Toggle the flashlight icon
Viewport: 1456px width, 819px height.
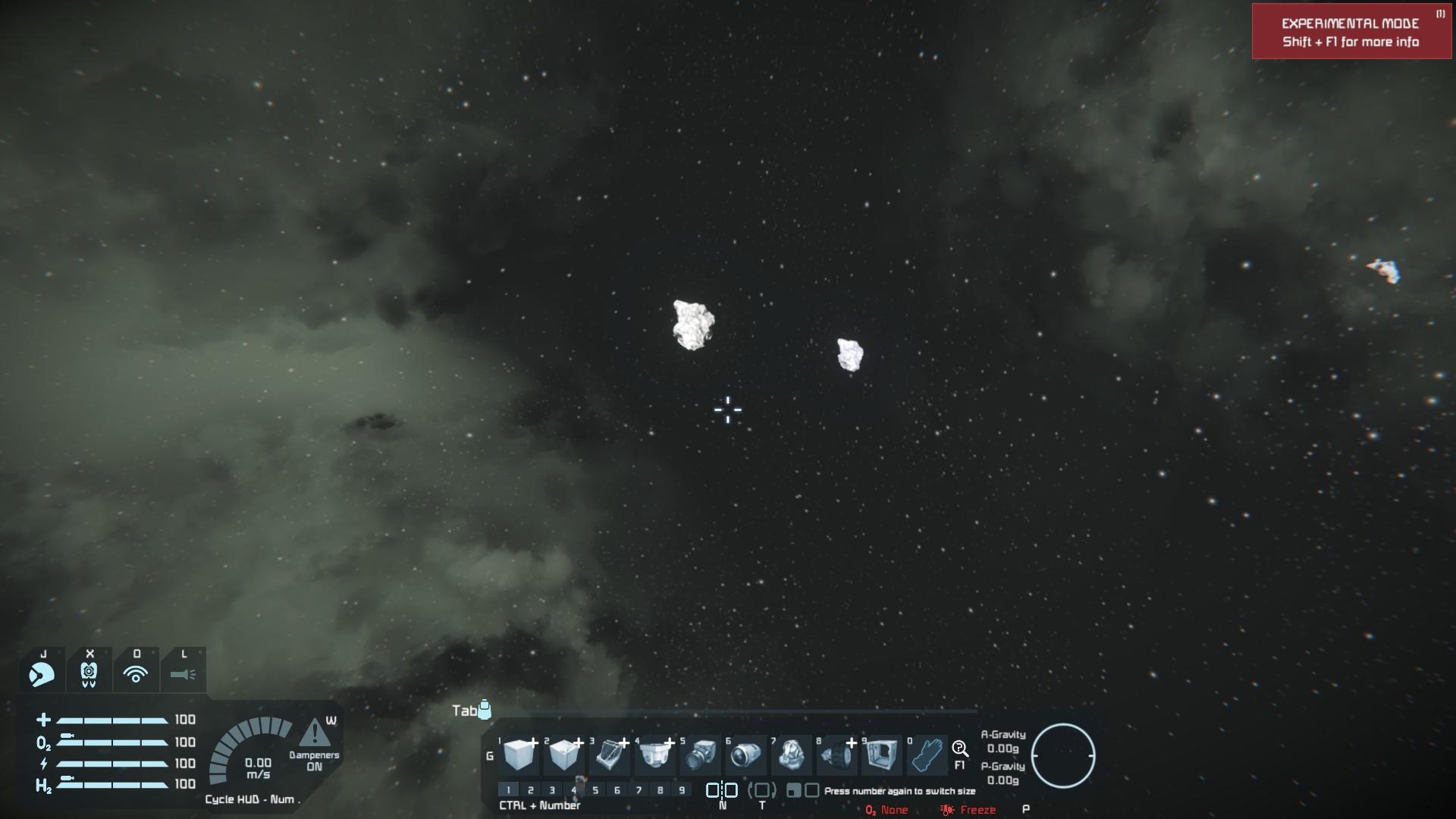[x=183, y=673]
